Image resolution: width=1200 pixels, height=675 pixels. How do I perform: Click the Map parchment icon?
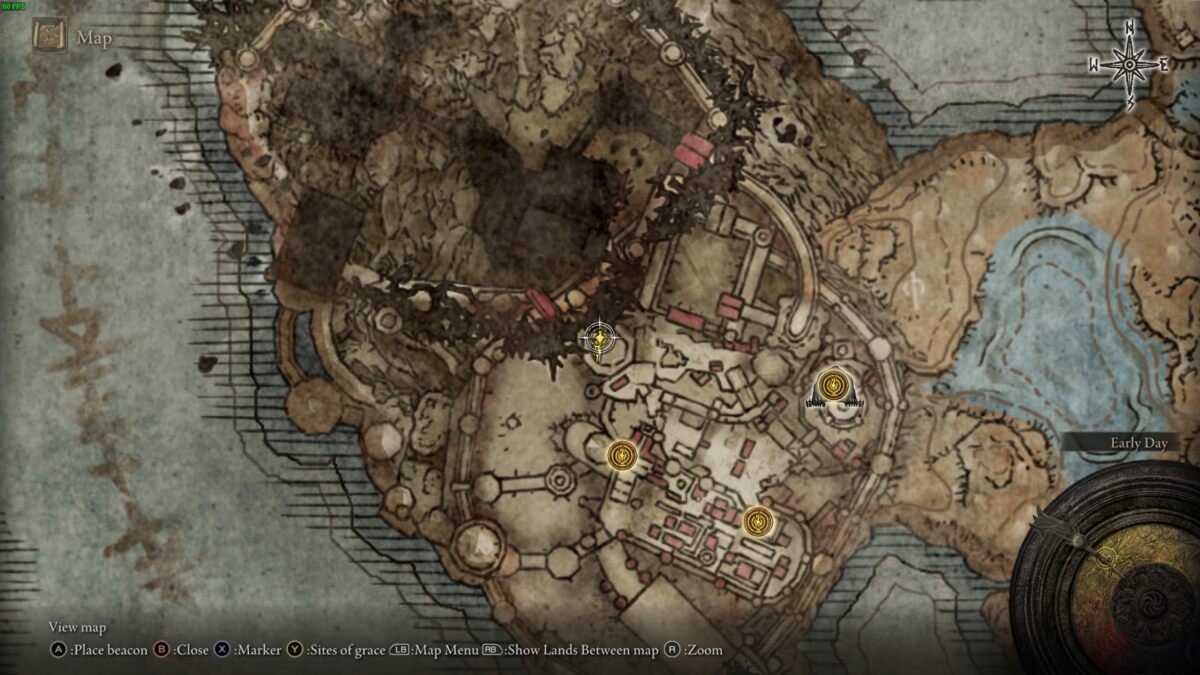(49, 37)
